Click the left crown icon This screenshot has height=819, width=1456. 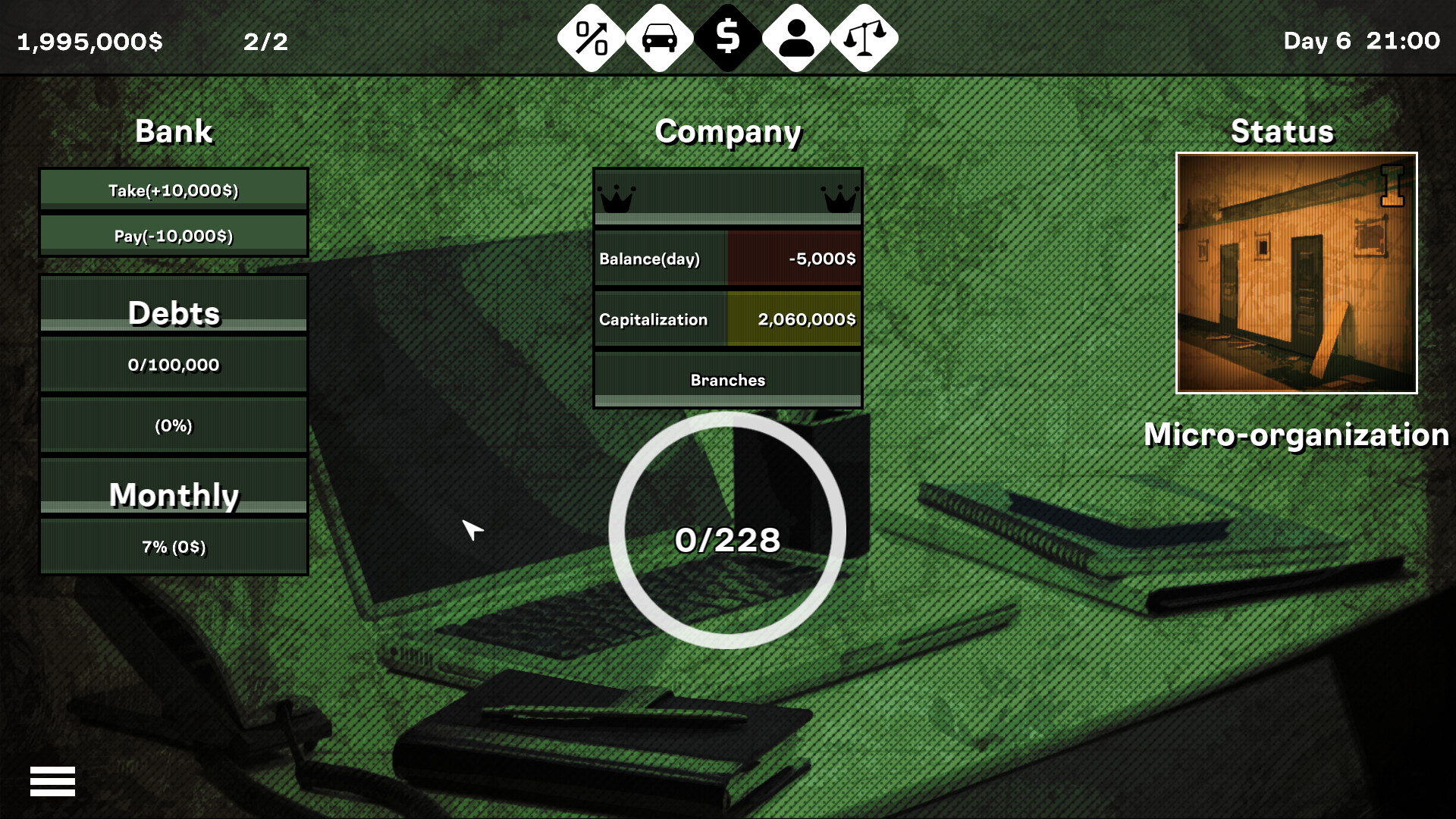click(x=618, y=199)
